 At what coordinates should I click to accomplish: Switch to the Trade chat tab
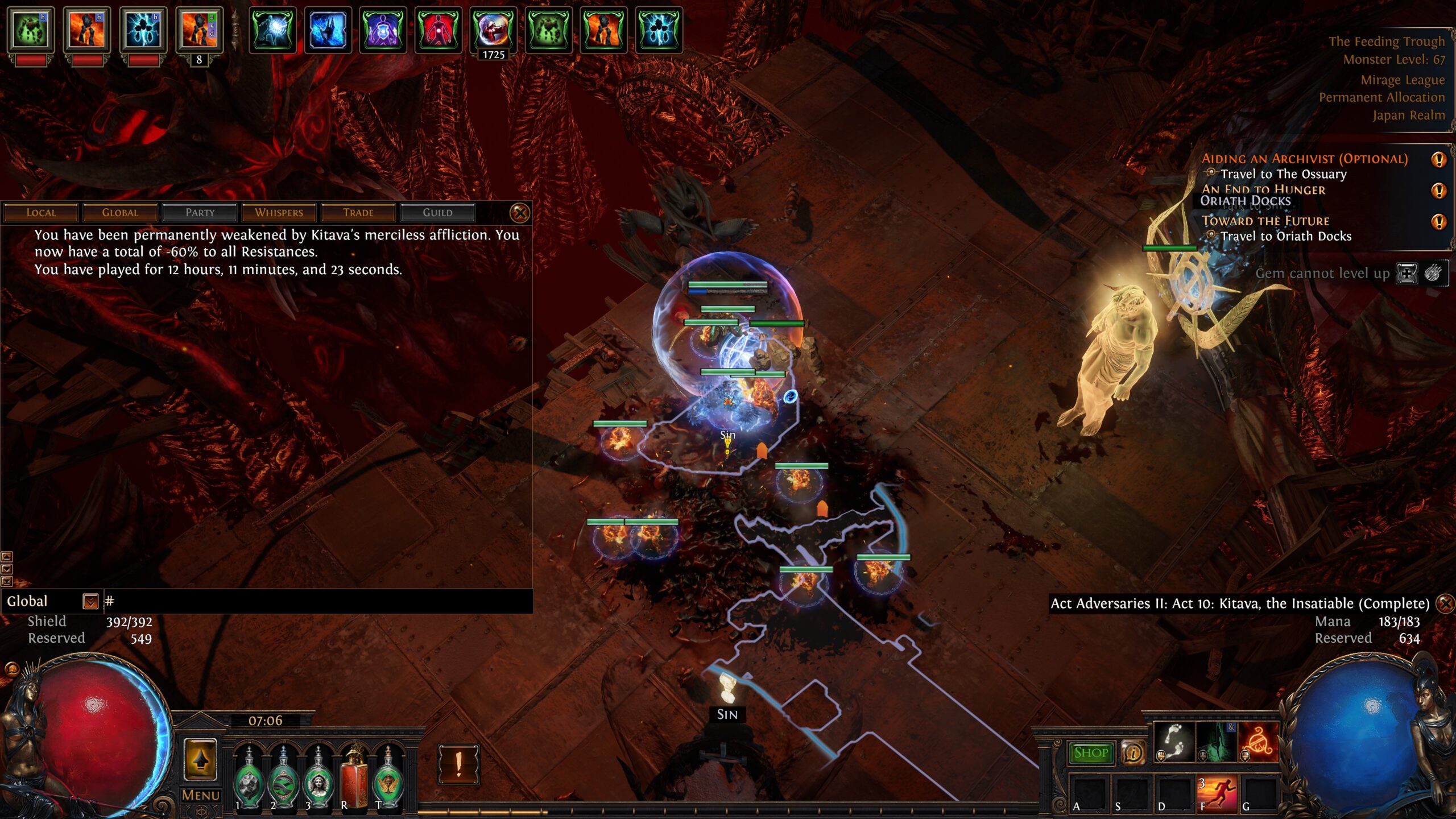[358, 213]
